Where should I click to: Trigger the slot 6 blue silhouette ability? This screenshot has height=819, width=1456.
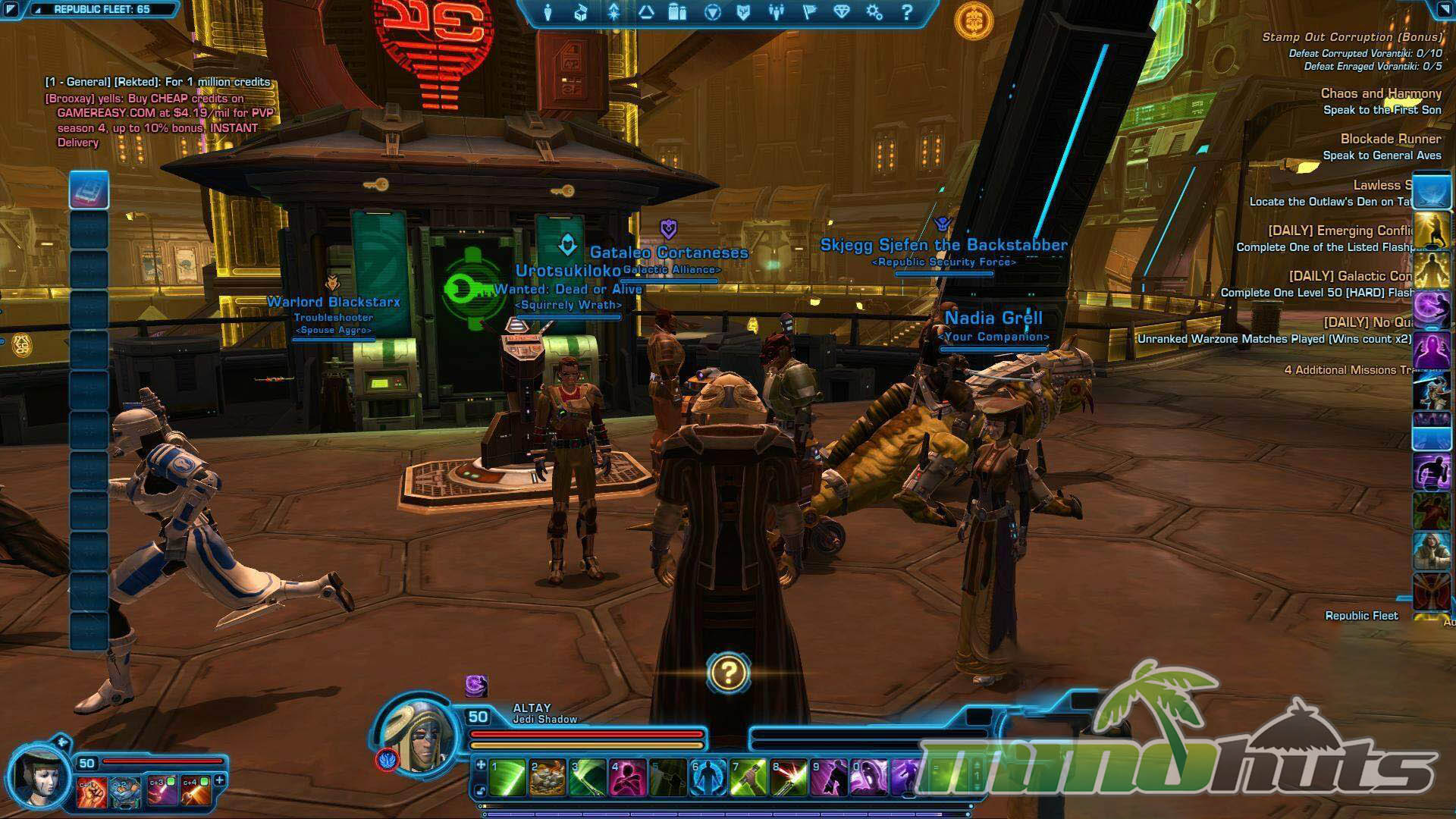coord(708,778)
